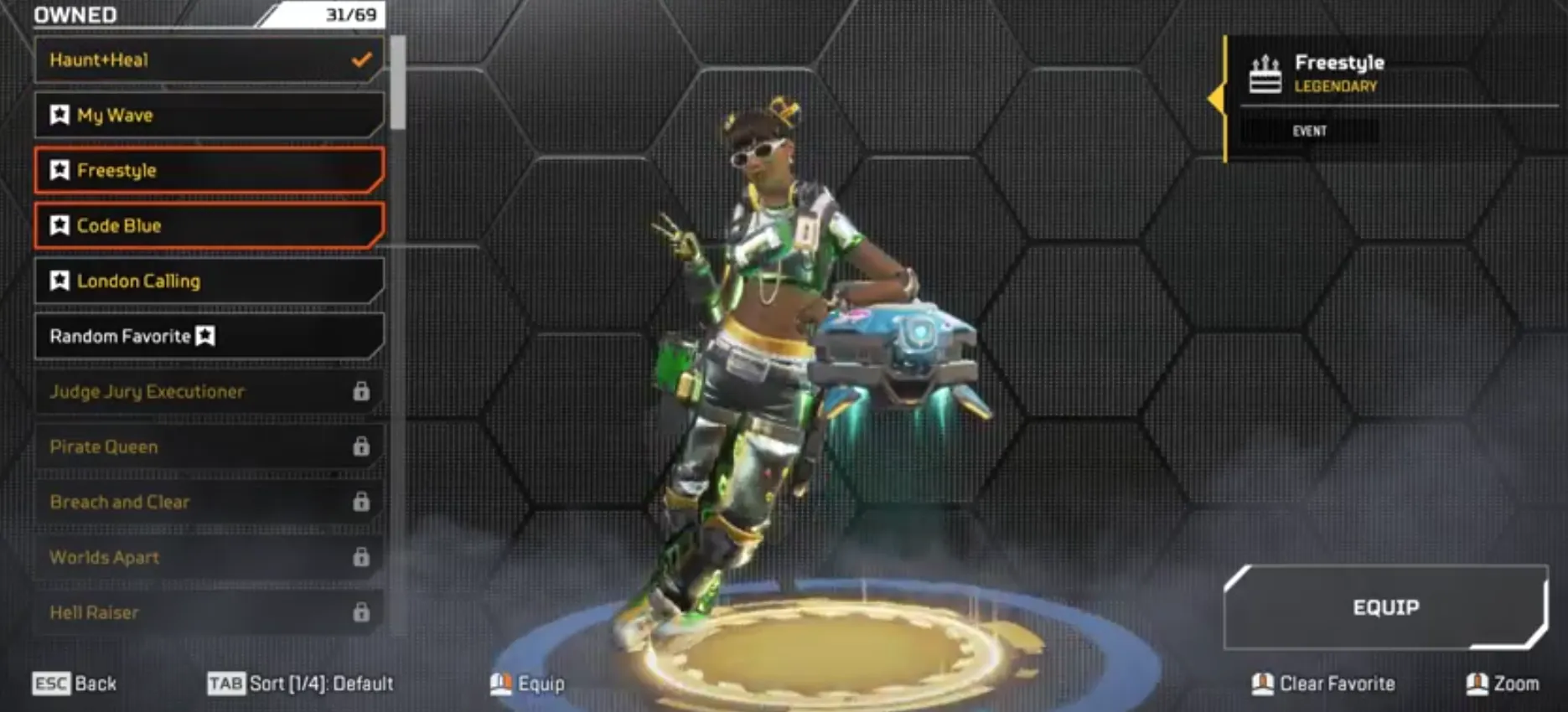This screenshot has height=712, width=1568.
Task: Click the equipped checkmark on Haunt+Heal
Action: [361, 59]
